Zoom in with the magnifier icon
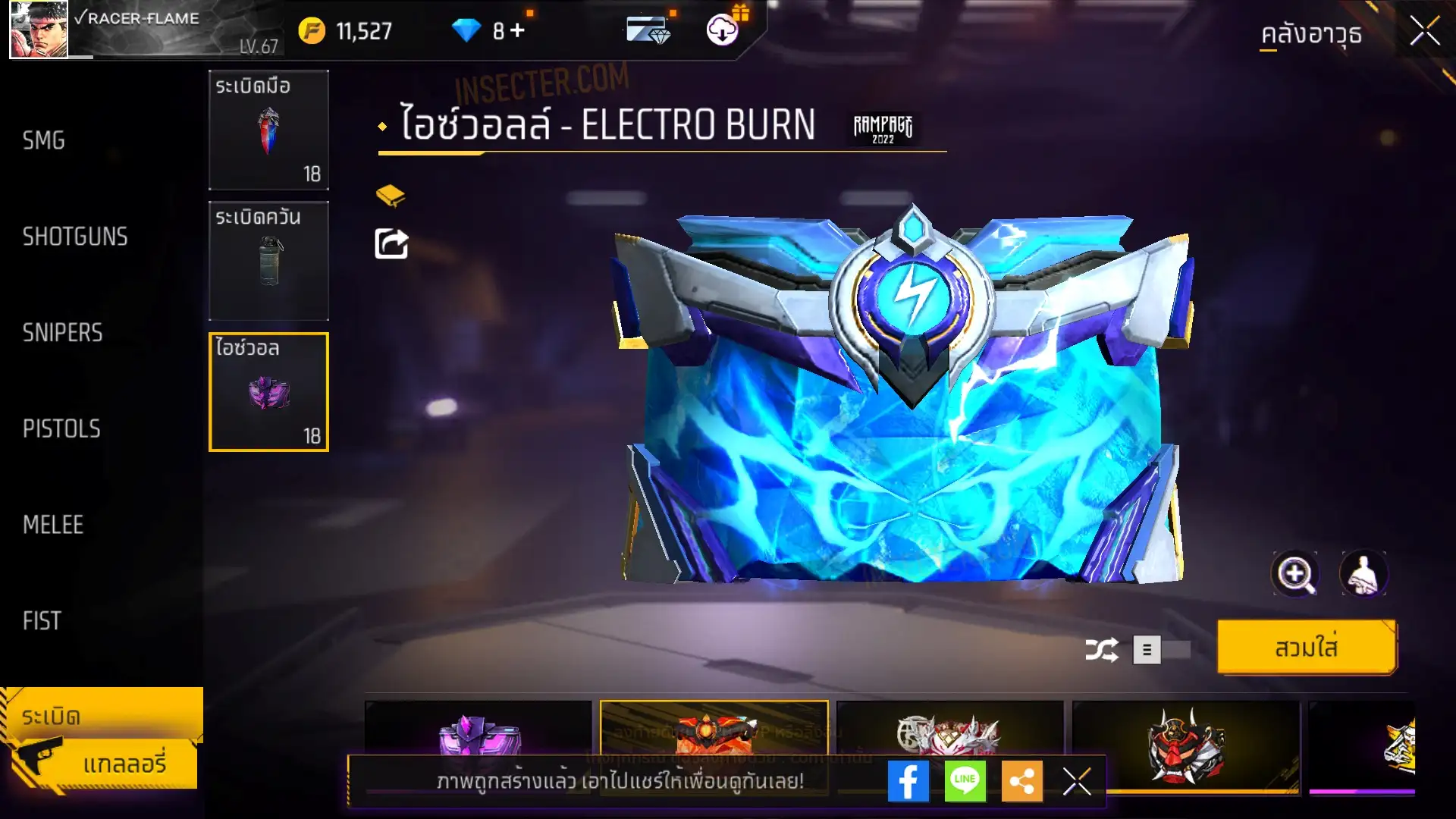Viewport: 1456px width, 819px height. point(1294,574)
